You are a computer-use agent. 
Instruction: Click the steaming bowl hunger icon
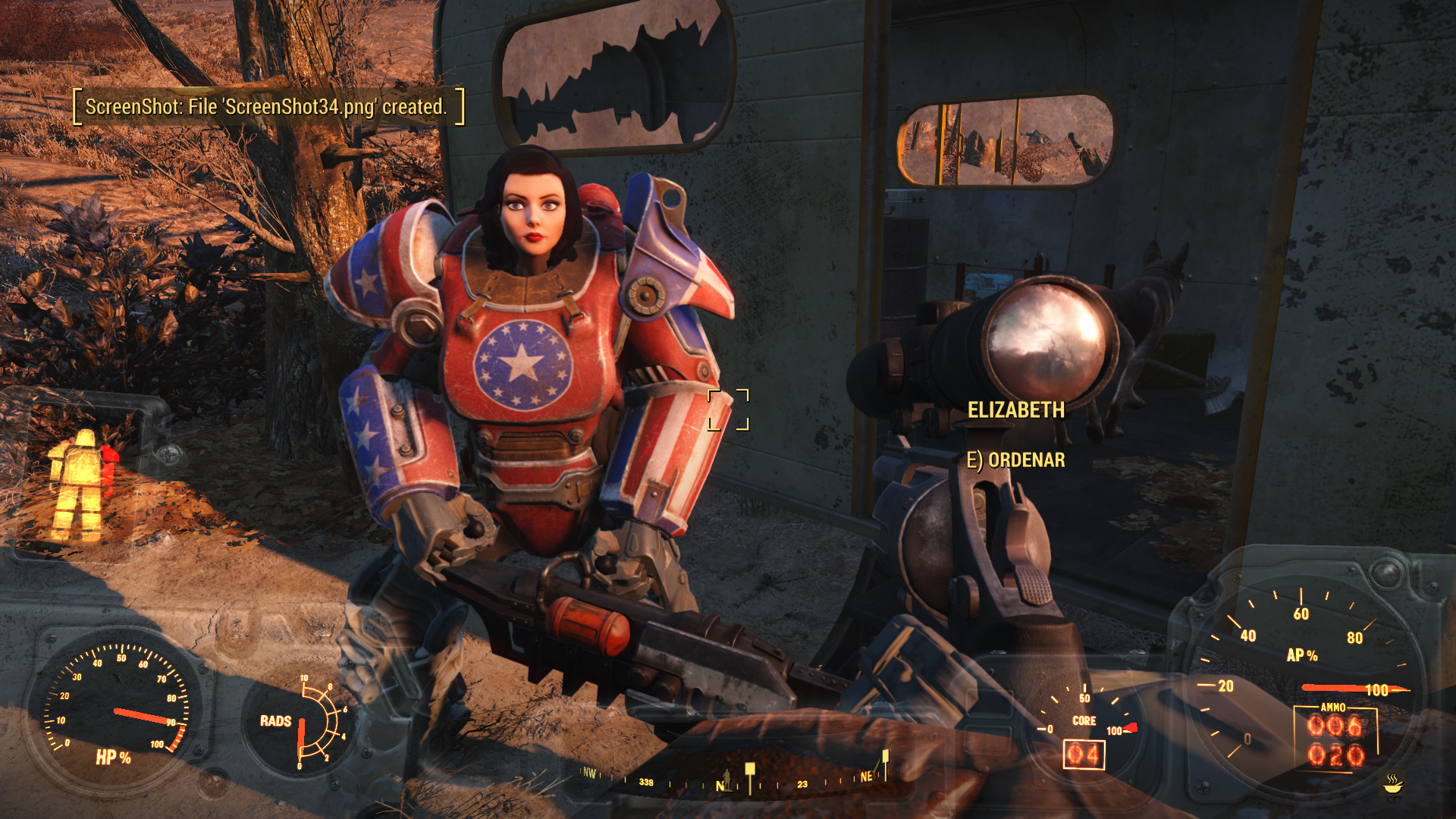(1392, 783)
